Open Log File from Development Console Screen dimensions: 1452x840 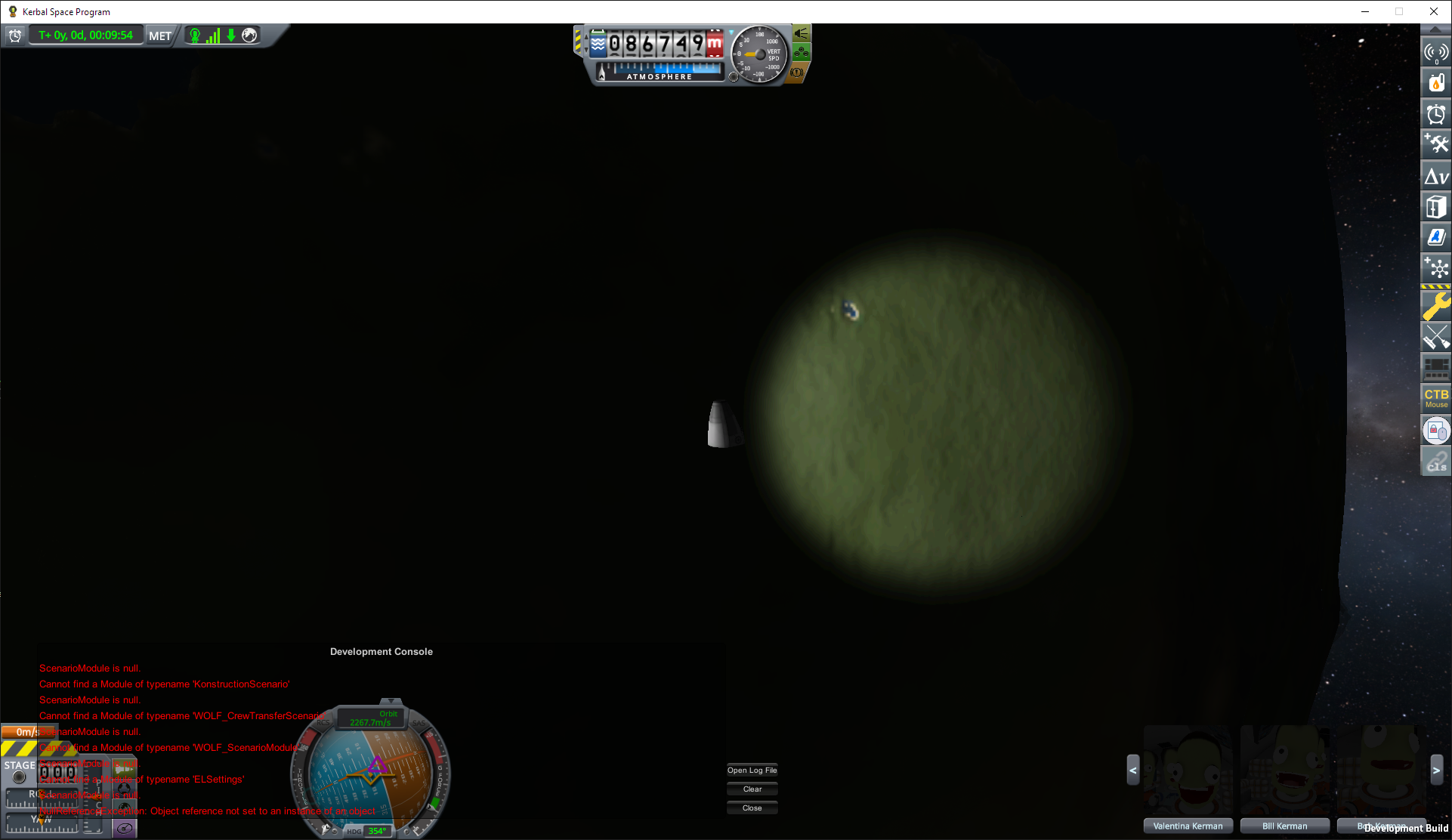[x=752, y=770]
